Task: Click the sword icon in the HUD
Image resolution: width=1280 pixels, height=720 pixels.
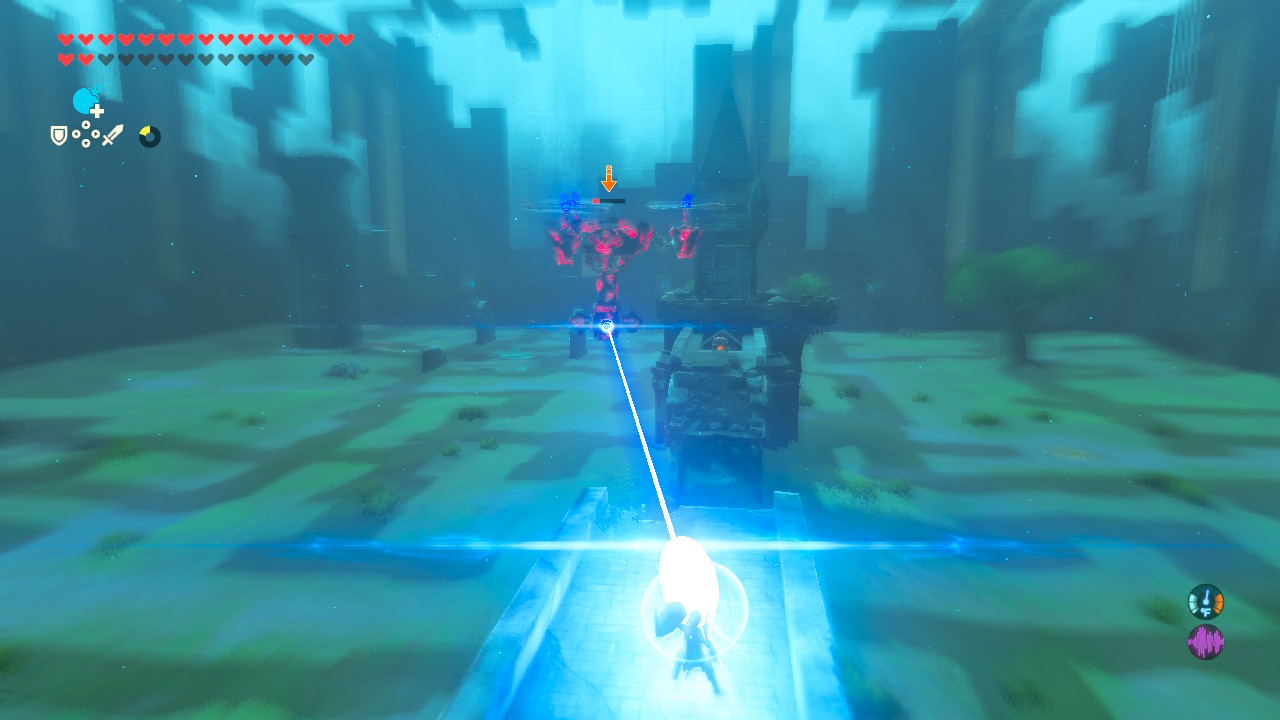Action: point(113,135)
